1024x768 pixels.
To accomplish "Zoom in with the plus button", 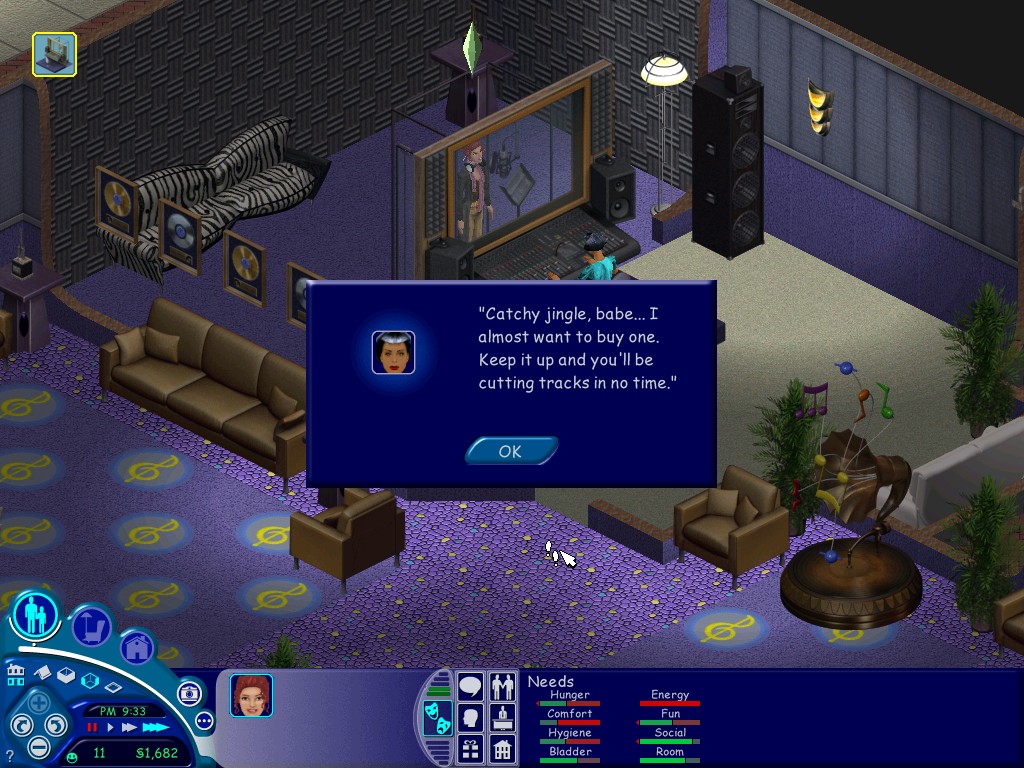I will point(38,702).
